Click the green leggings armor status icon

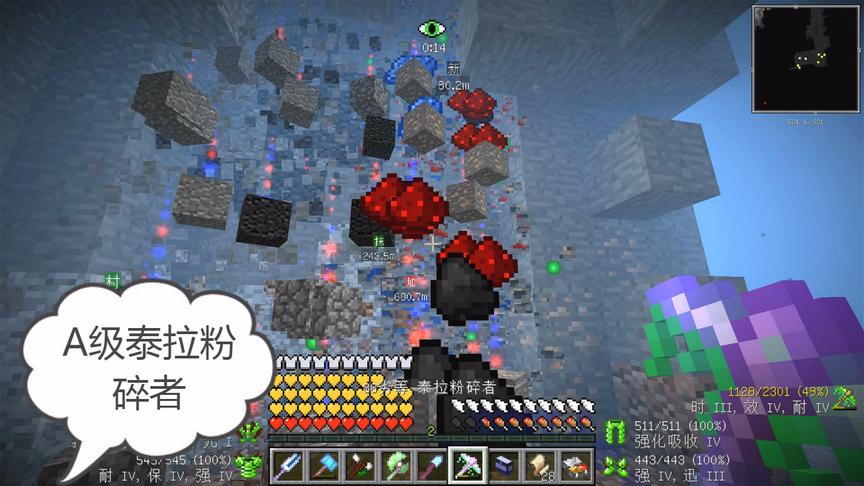pos(613,432)
